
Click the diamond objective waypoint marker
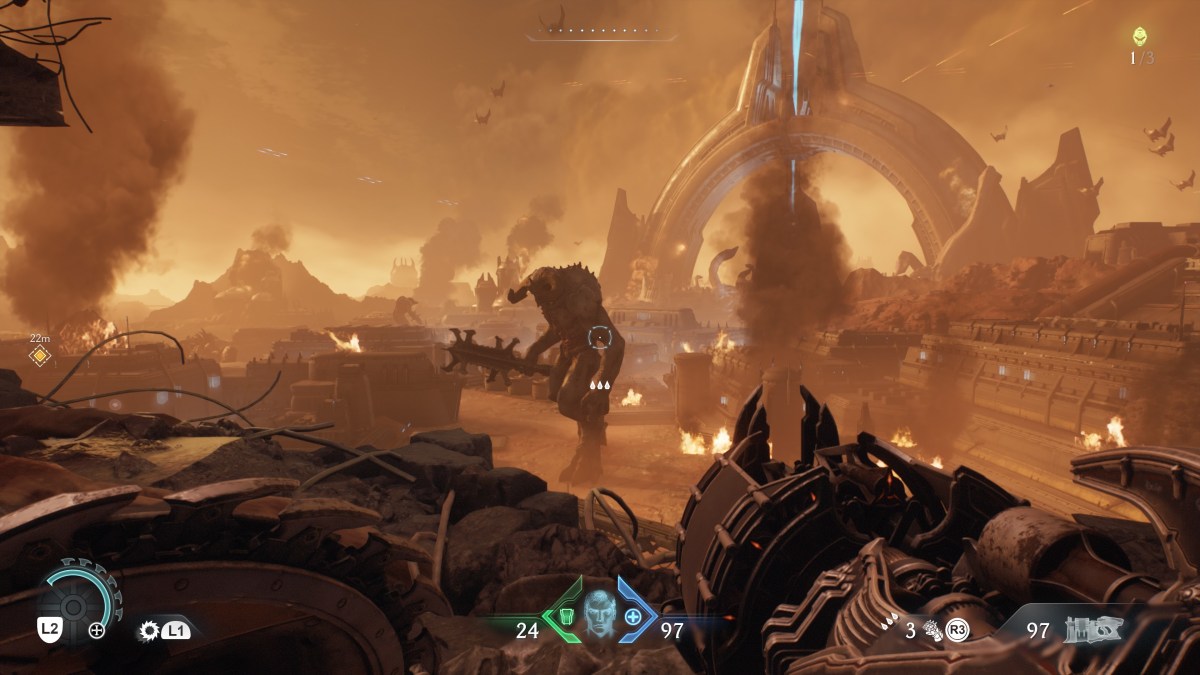click(x=39, y=355)
